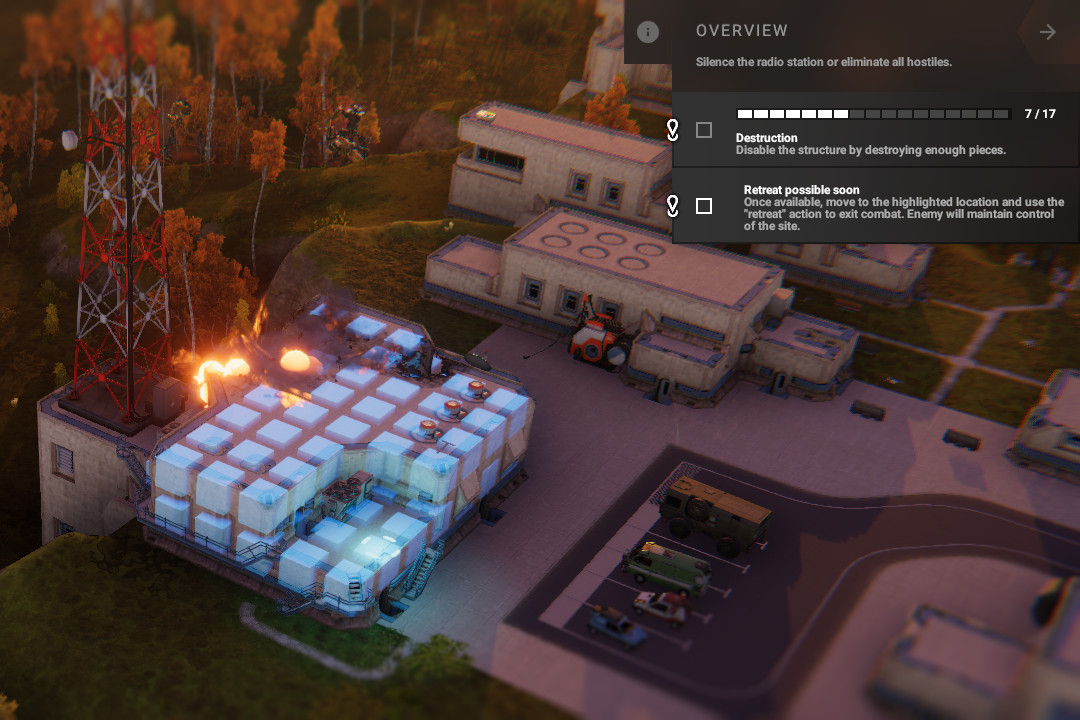Select the Retreat possible soon objective
The image size is (1080, 720).
(900, 207)
